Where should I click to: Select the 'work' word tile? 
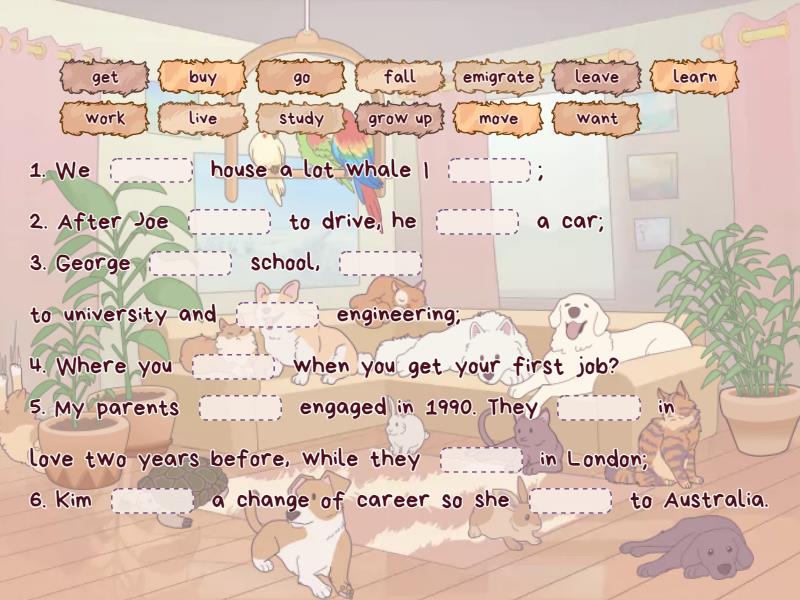(104, 118)
